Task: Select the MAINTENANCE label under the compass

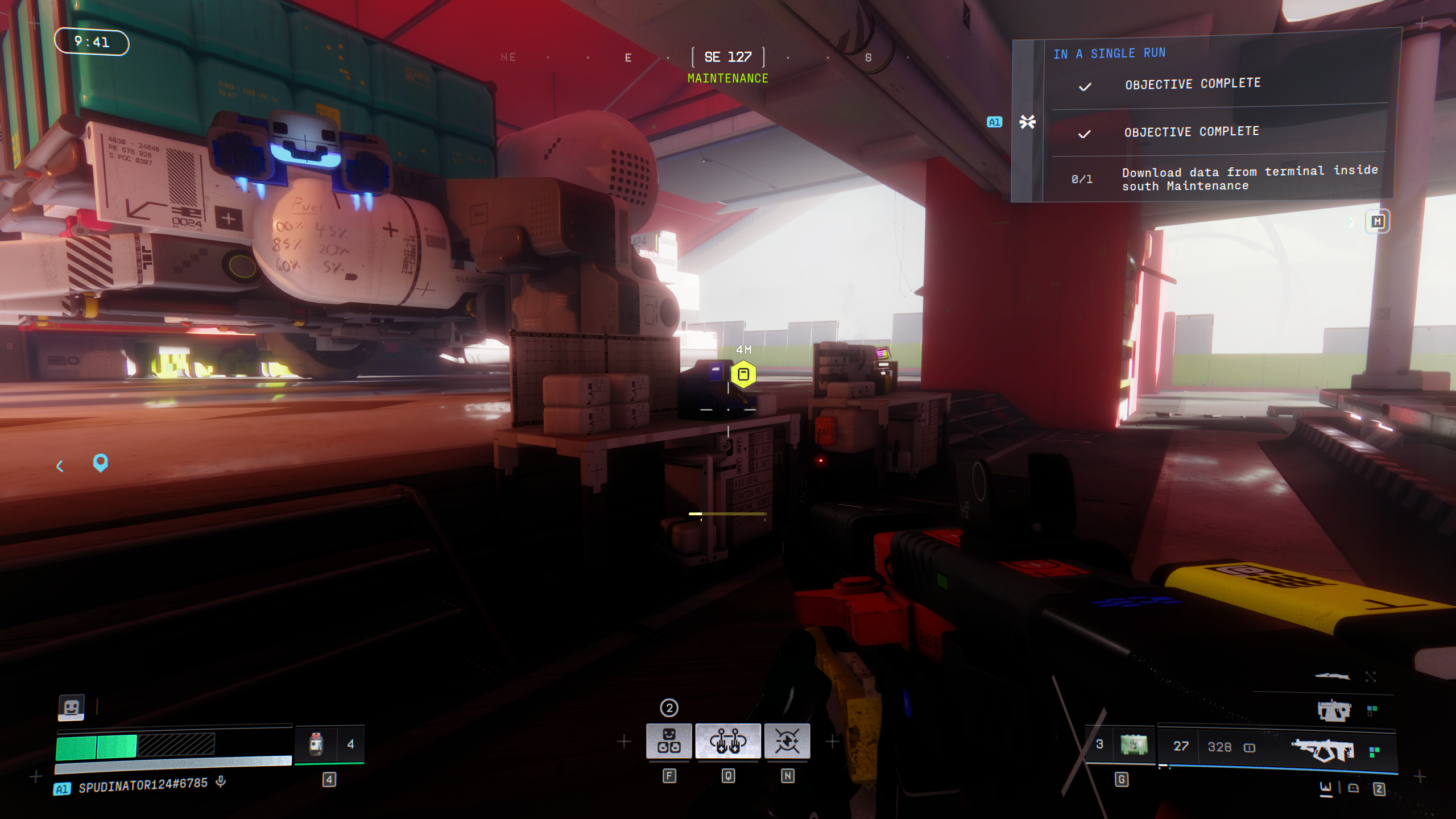Action: [728, 77]
